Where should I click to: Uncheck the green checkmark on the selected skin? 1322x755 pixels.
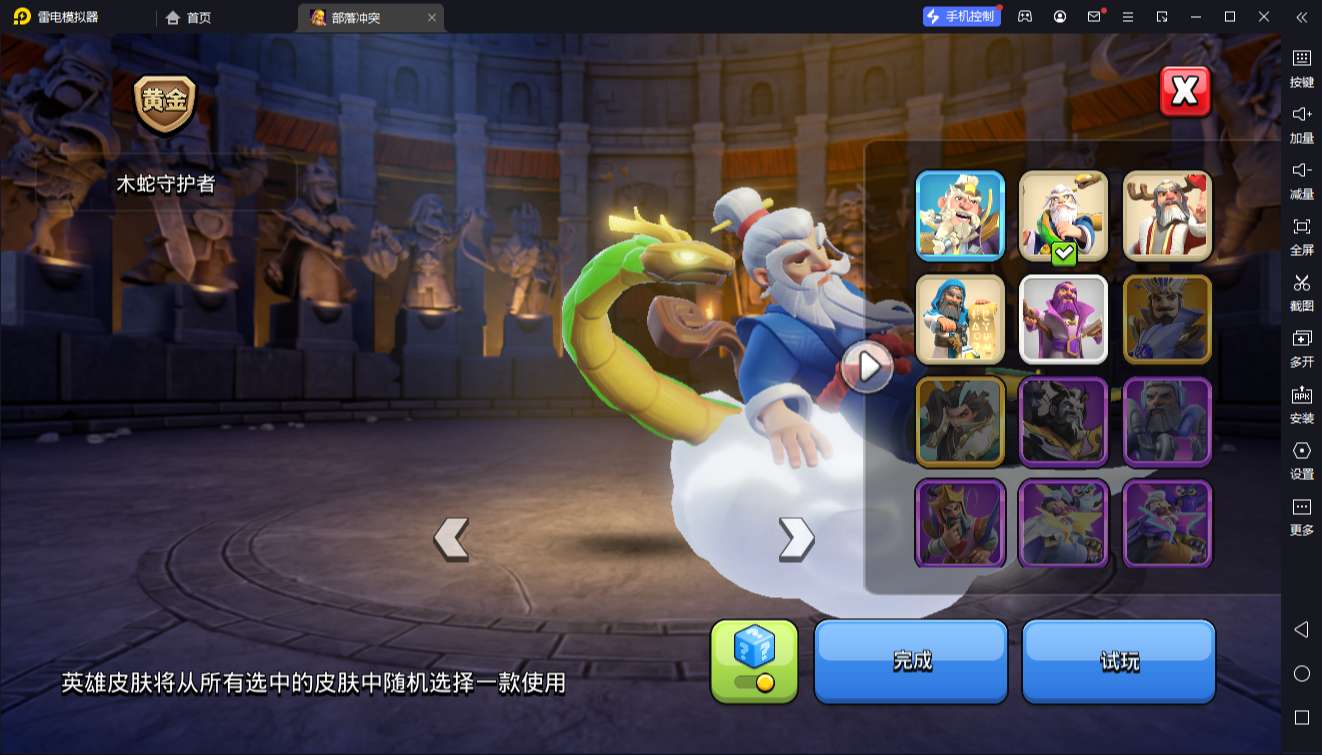click(1063, 252)
